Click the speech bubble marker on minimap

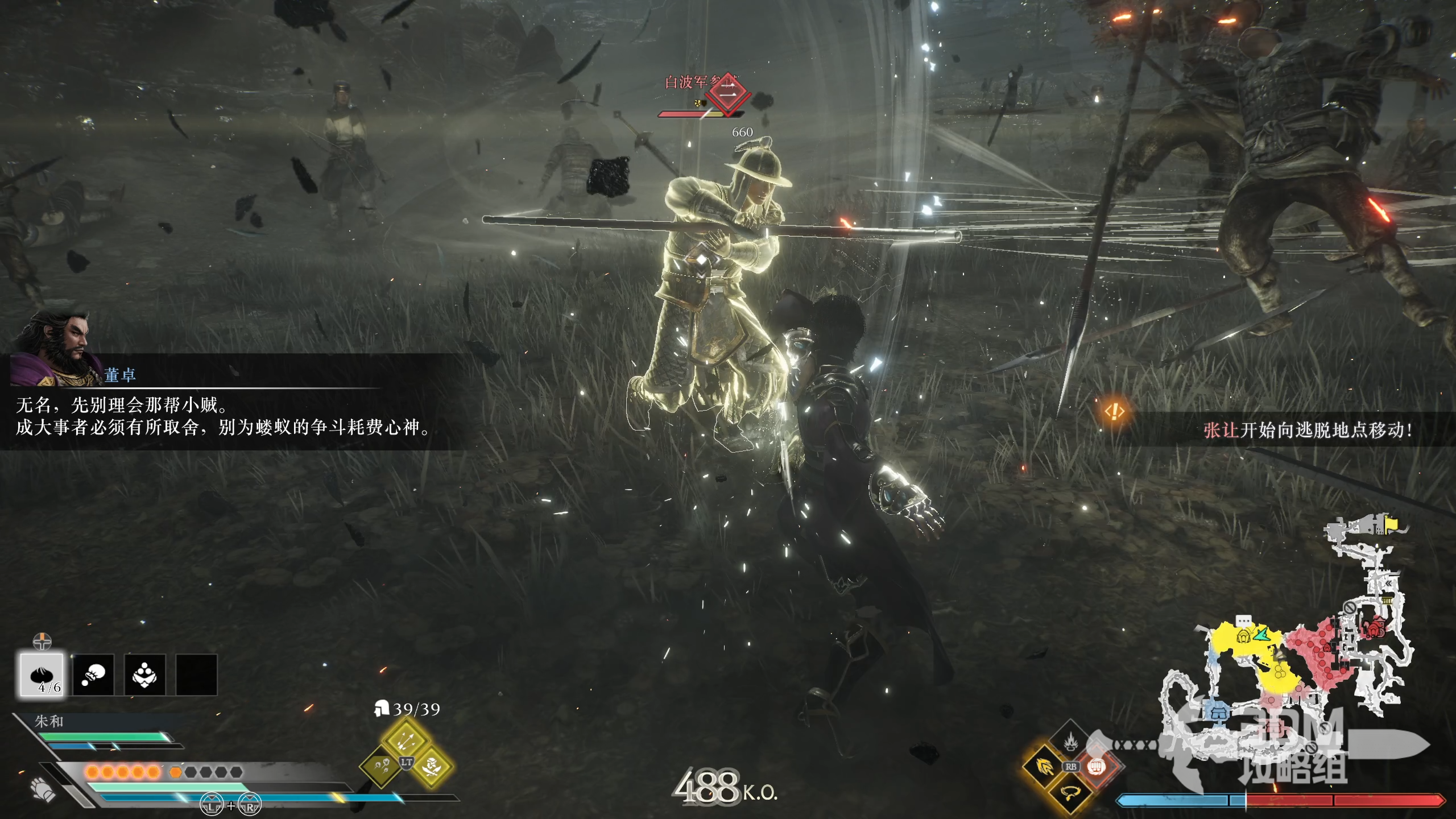pyautogui.click(x=1244, y=621)
